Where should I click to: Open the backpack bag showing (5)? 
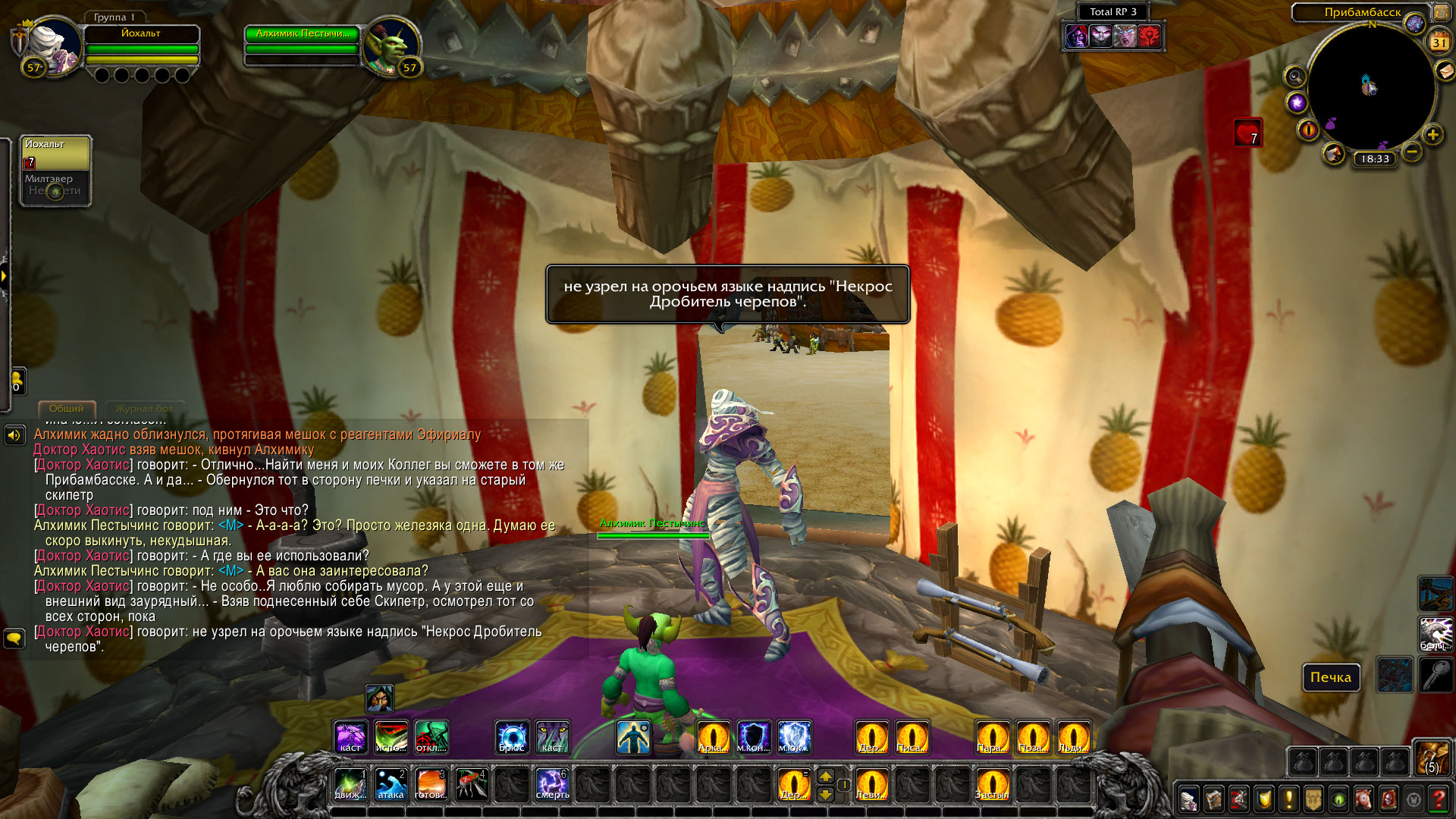click(x=1432, y=757)
